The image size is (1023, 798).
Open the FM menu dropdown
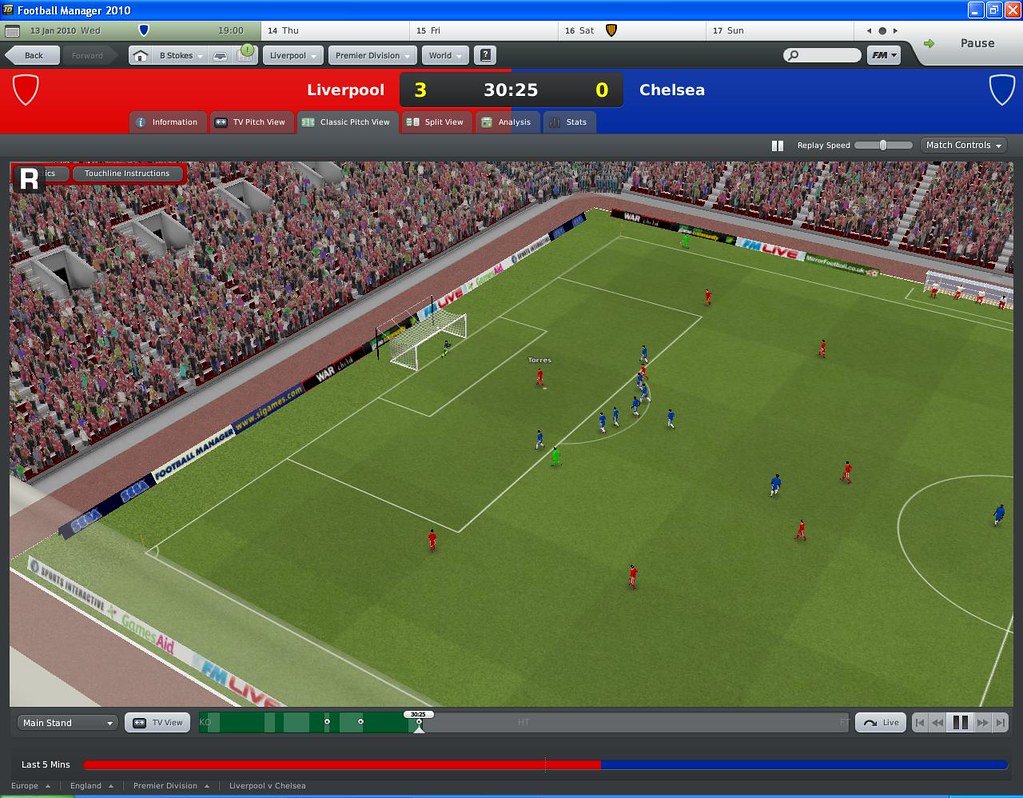884,56
